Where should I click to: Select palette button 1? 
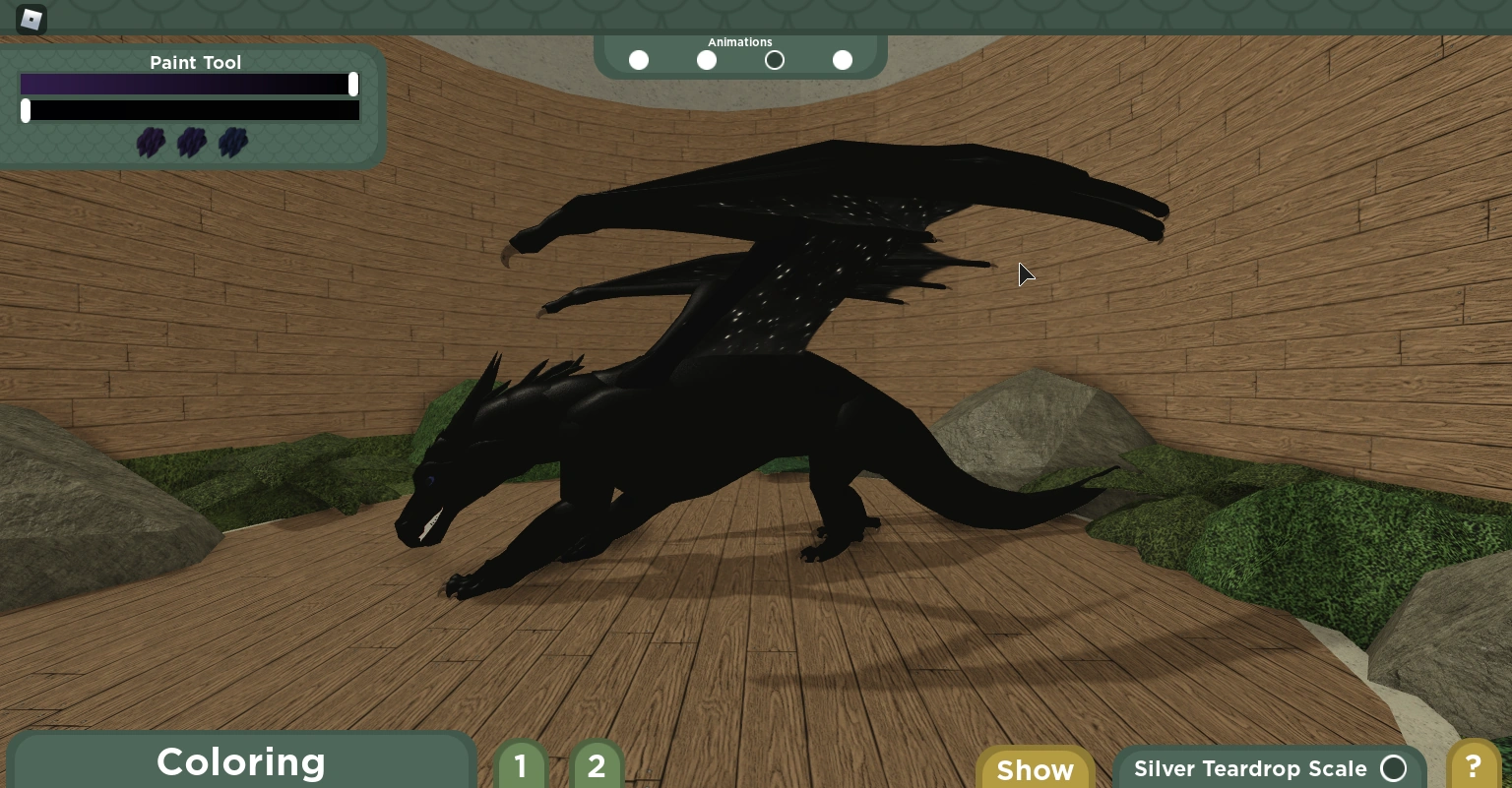(x=521, y=765)
